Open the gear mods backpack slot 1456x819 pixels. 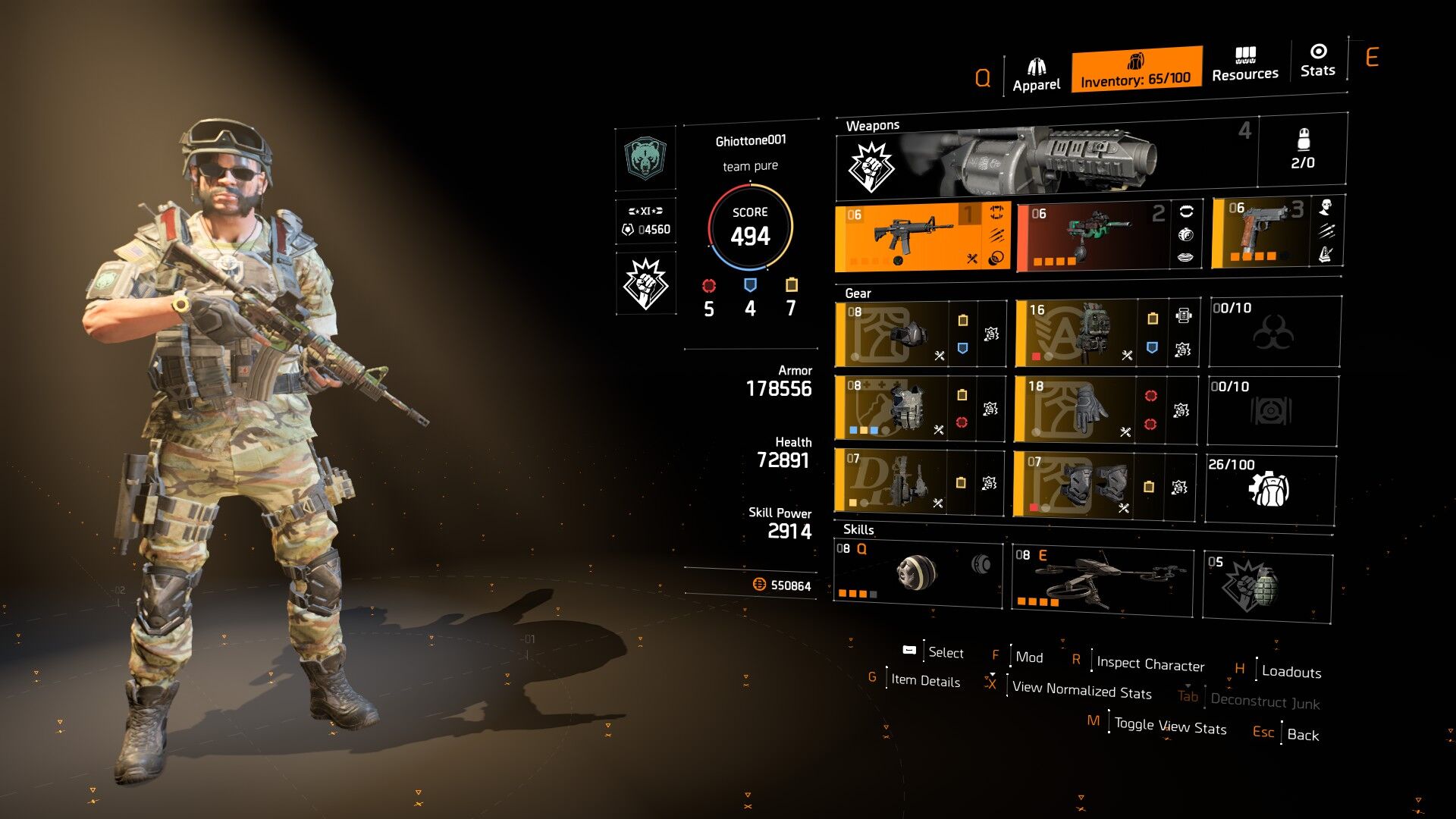[1269, 488]
